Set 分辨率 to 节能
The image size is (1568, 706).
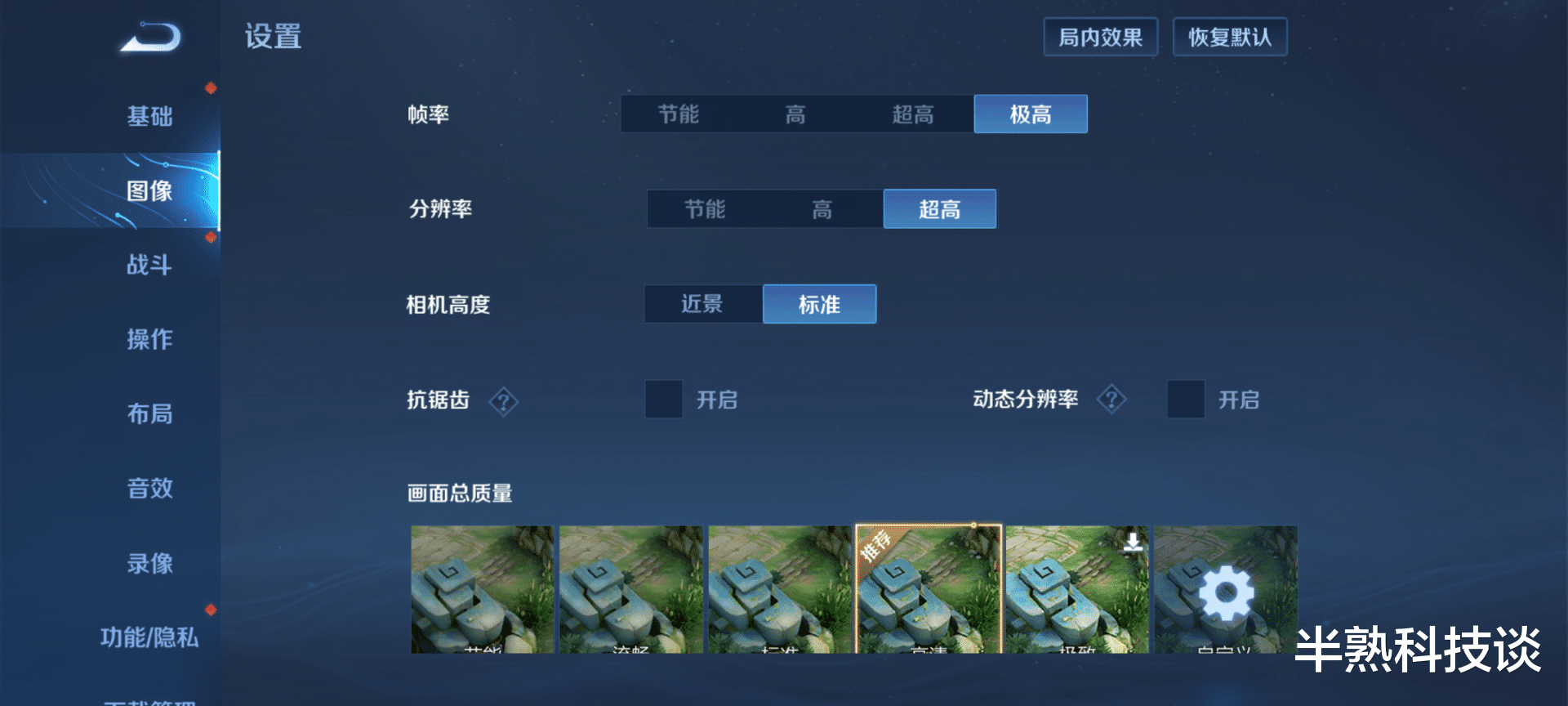[704, 208]
